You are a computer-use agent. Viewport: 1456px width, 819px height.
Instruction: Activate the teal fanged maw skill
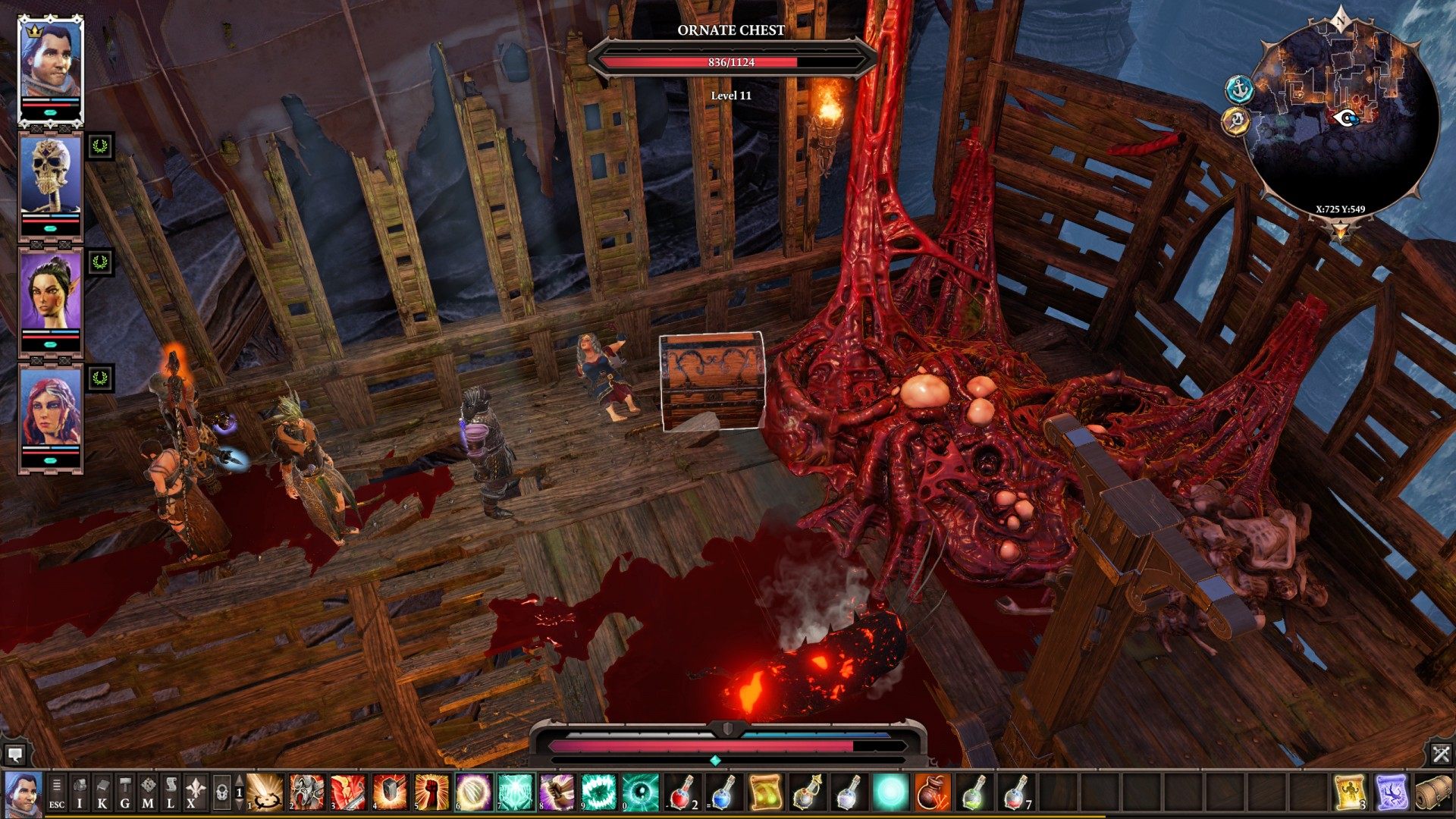pyautogui.click(x=598, y=792)
